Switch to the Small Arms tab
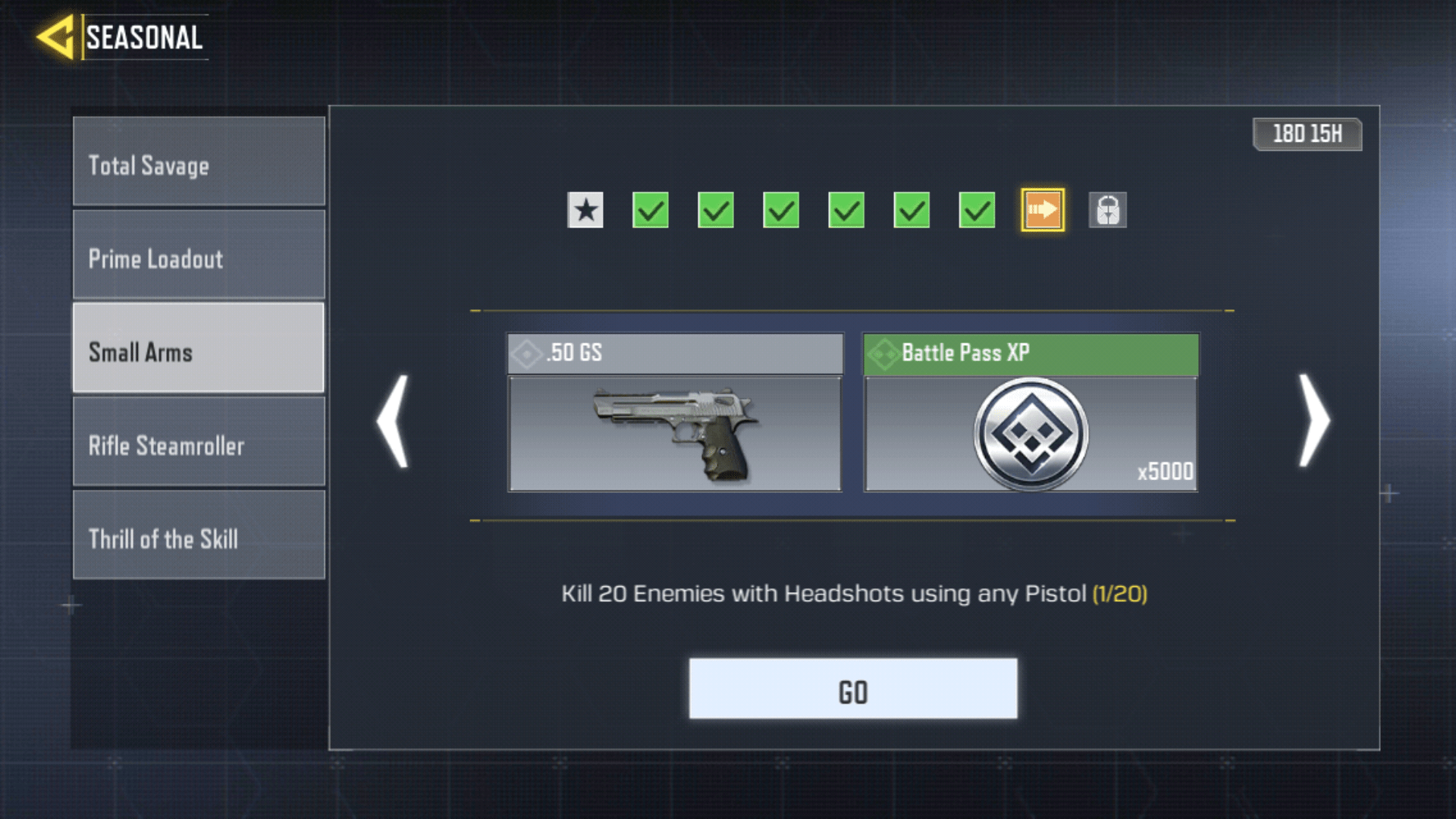Image resolution: width=1456 pixels, height=819 pixels. coord(199,351)
